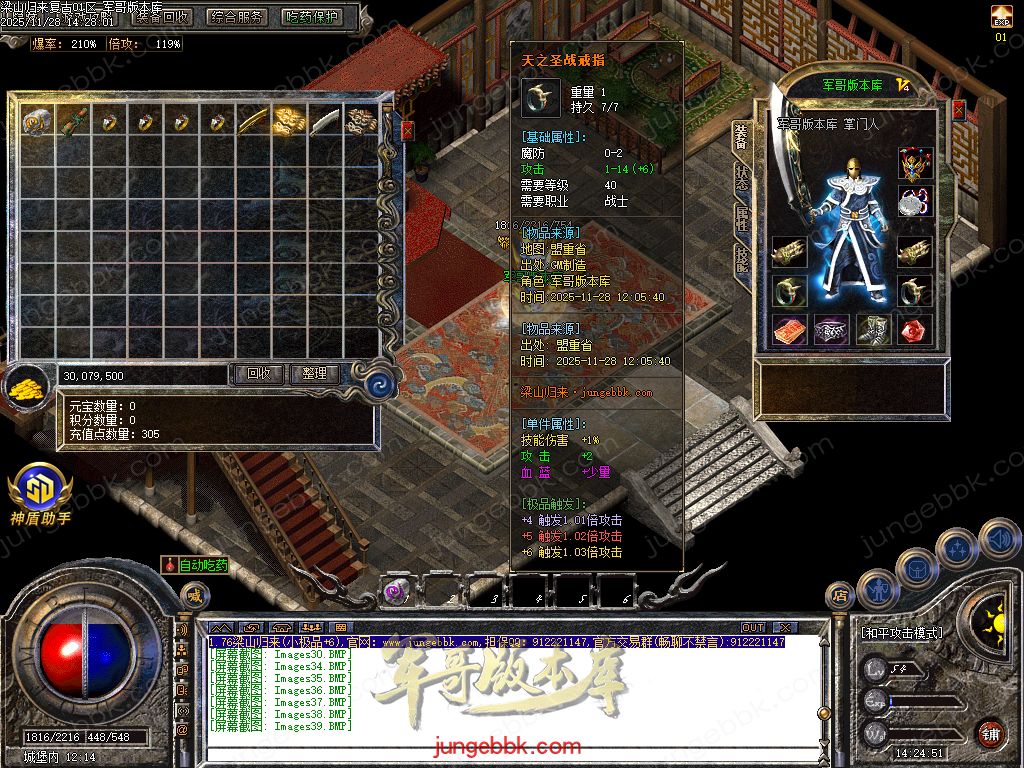This screenshot has width=1024, height=768.
Task: Close the inventory bag window
Action: [x=407, y=130]
